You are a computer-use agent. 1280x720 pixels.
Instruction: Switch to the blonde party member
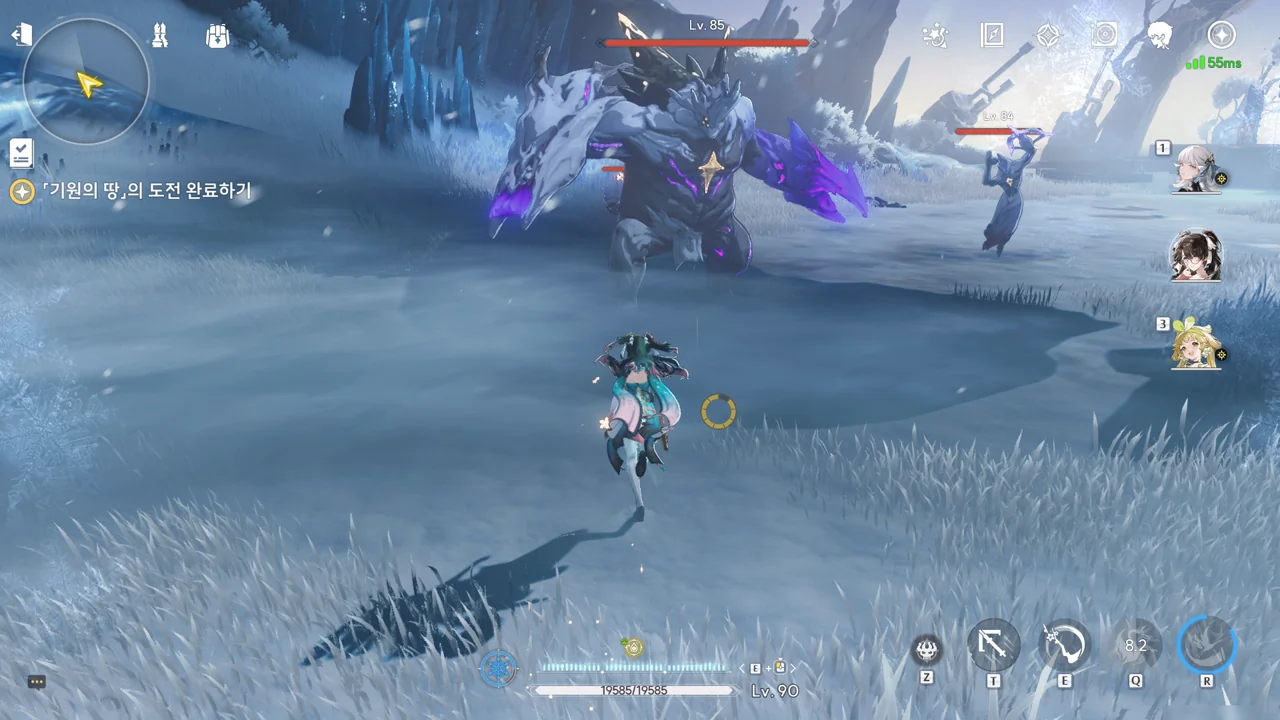[x=1196, y=343]
